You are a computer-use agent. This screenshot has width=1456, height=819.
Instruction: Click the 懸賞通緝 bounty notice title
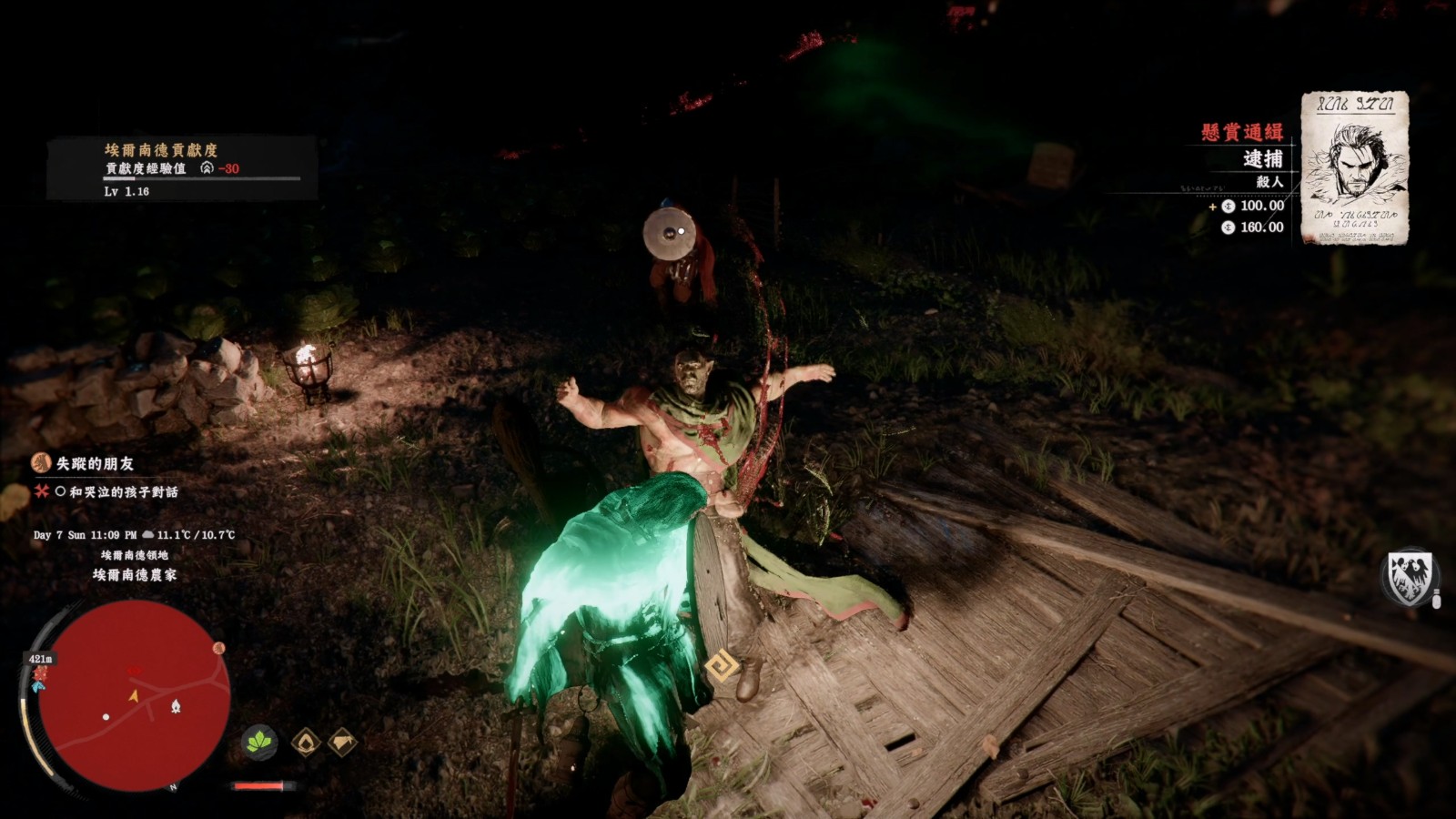click(x=1241, y=132)
